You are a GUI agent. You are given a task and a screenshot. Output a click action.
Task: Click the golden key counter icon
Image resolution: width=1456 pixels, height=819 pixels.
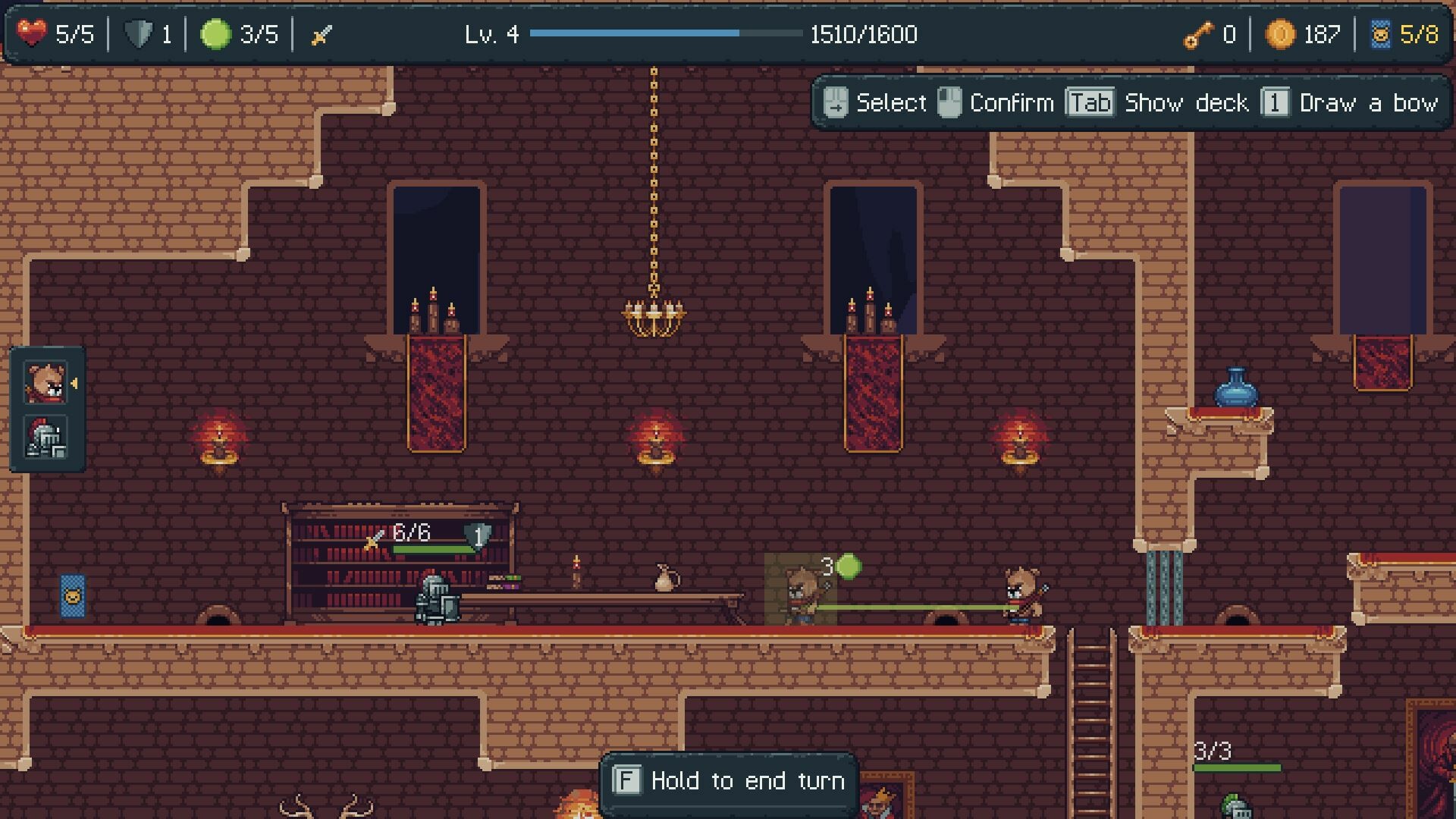1197,33
